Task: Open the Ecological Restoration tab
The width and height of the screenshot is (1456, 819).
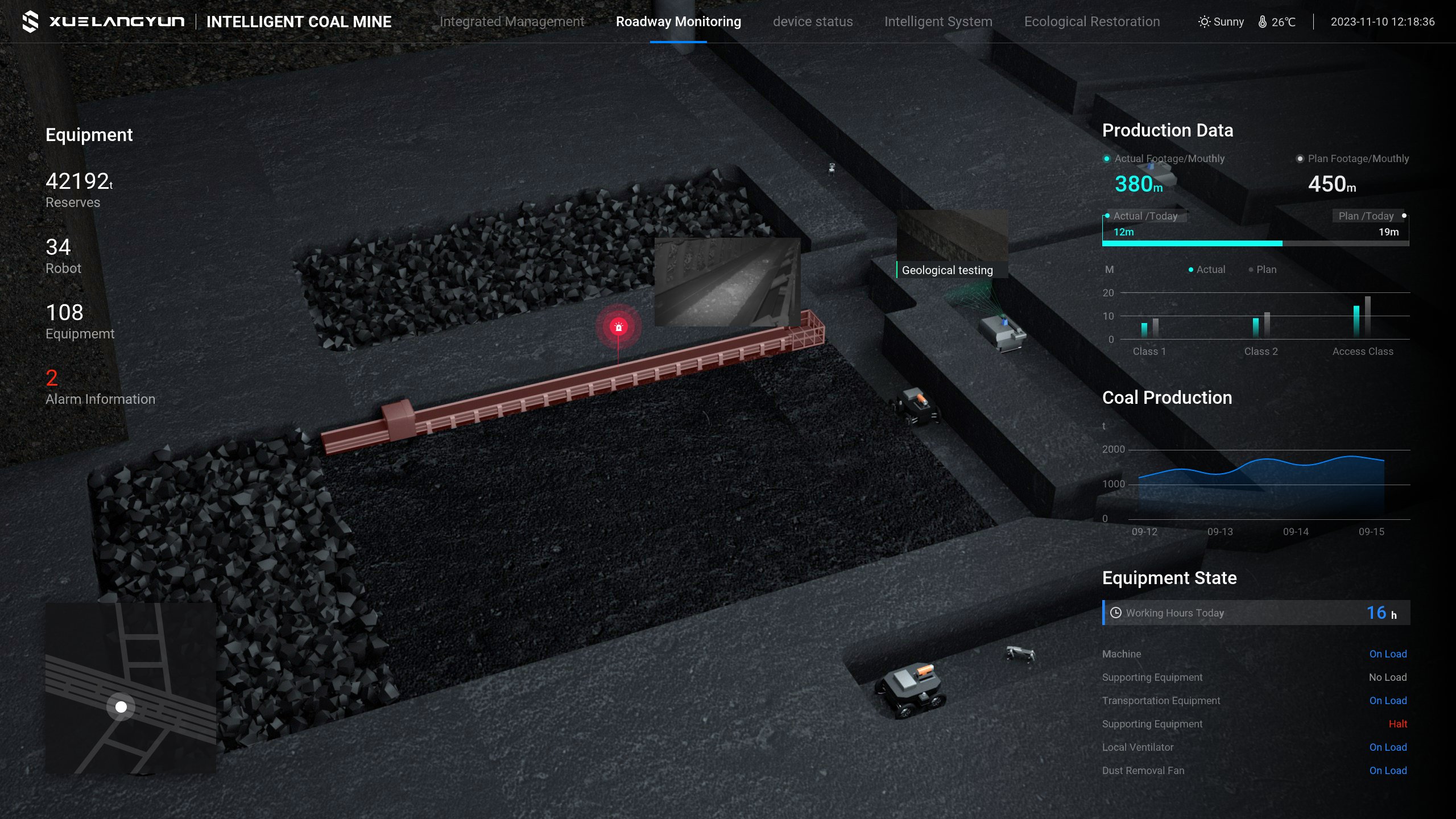Action: 1092,22
